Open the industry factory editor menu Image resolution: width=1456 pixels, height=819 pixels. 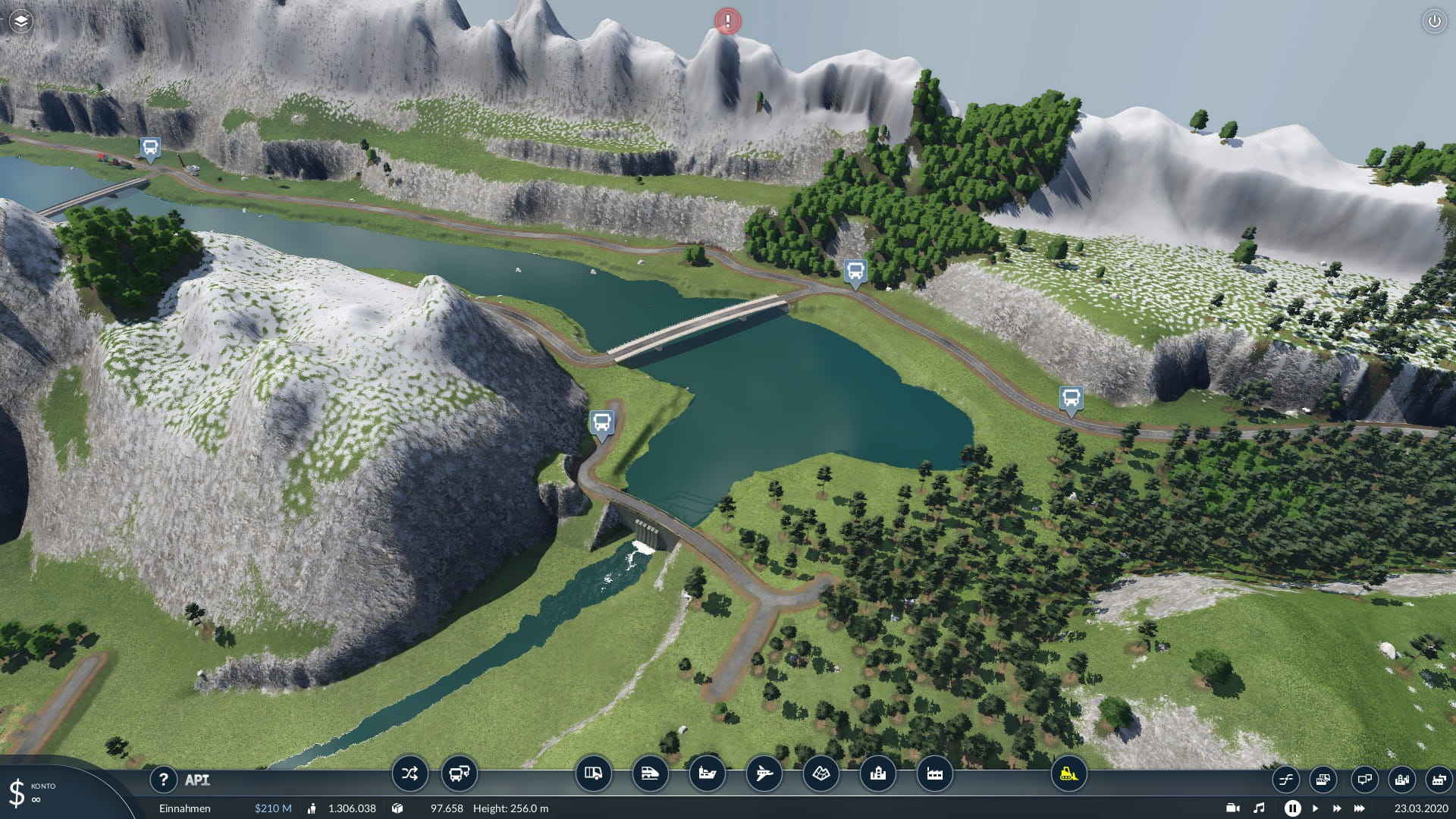[x=934, y=774]
